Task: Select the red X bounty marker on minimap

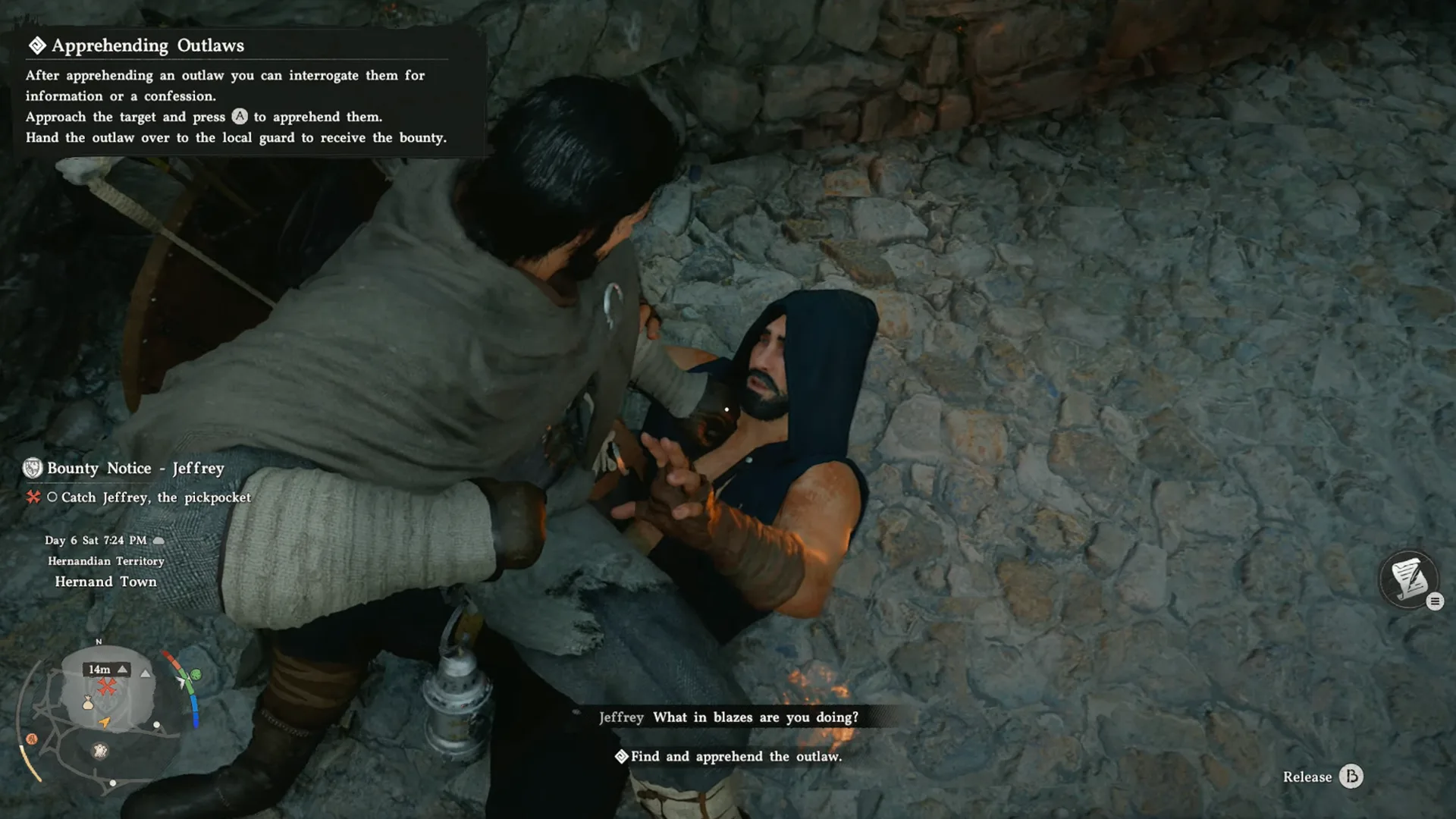Action: coord(106,686)
